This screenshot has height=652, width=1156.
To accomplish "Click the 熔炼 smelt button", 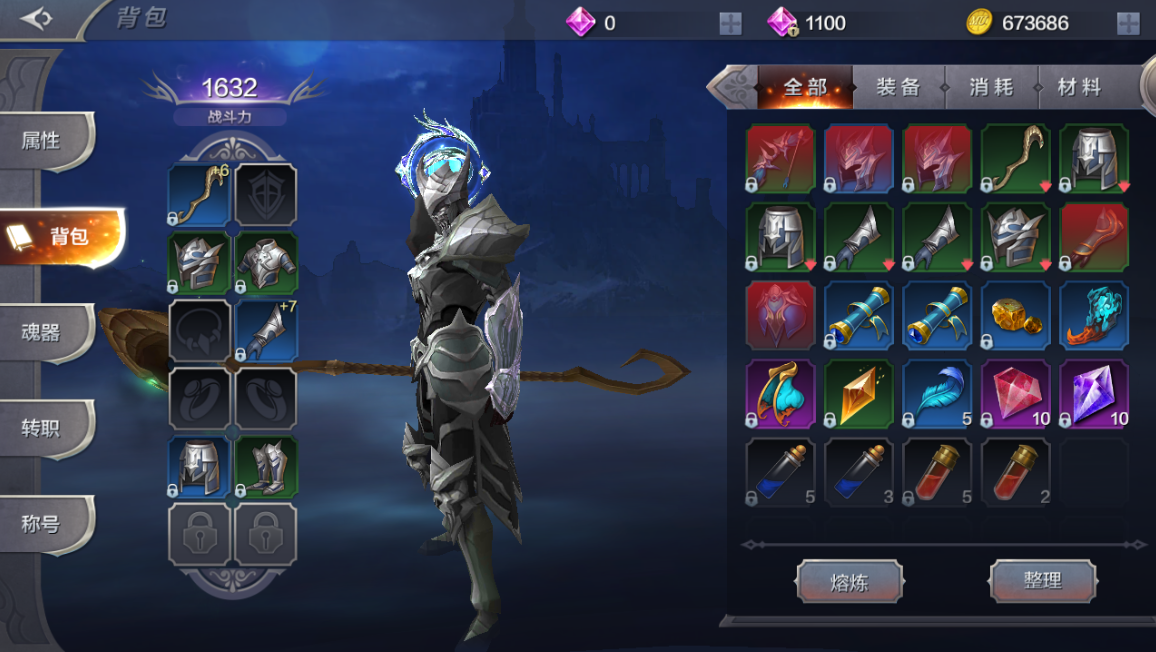I will 849,581.
